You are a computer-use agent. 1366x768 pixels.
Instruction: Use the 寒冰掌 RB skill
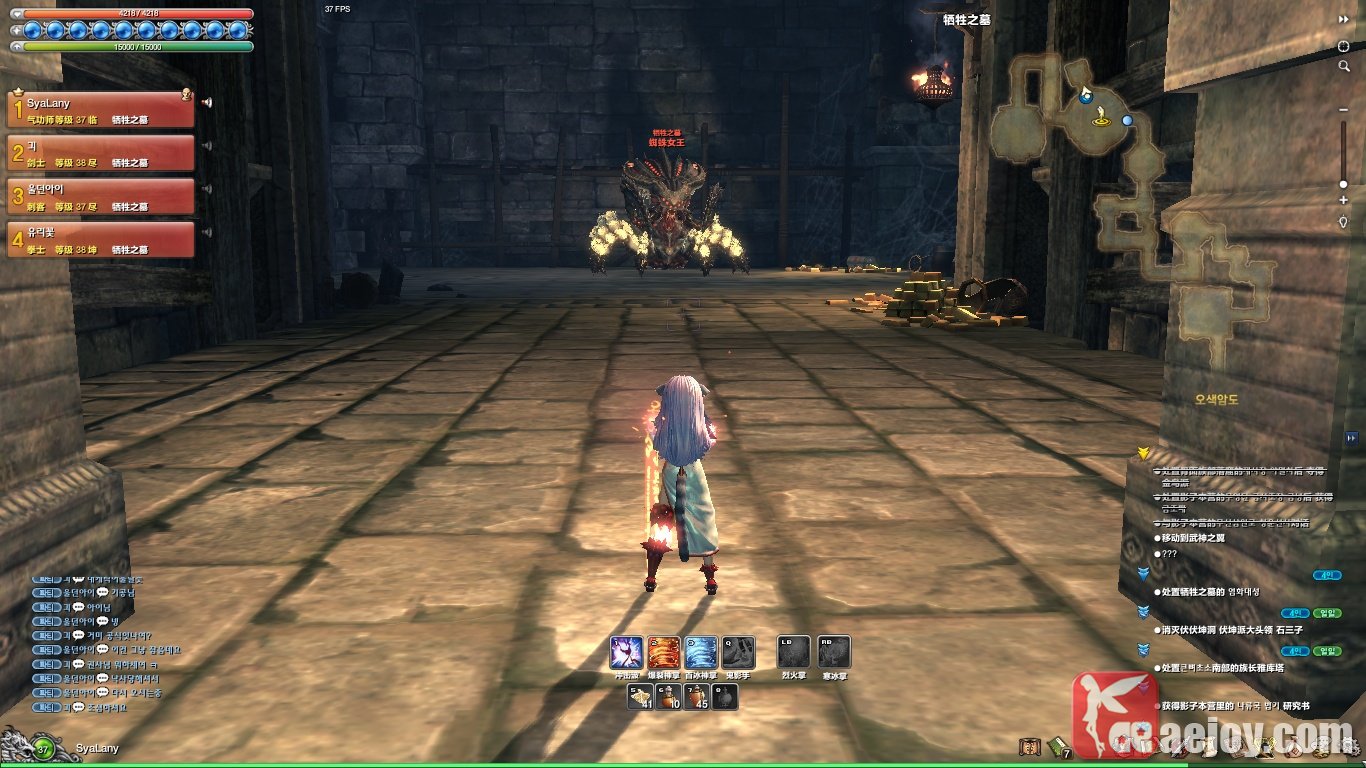point(834,653)
